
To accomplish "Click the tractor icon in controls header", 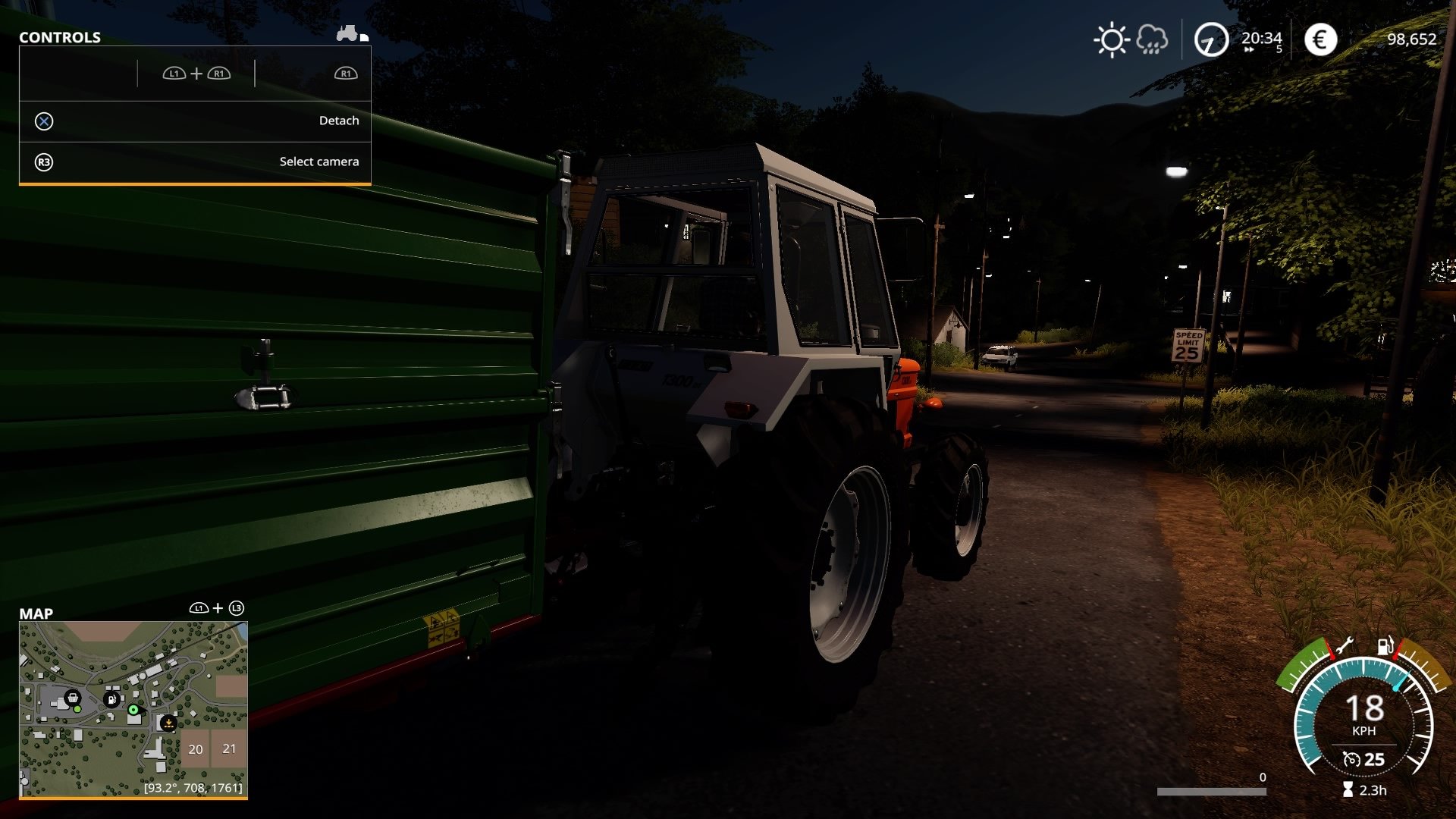I will coord(346,33).
